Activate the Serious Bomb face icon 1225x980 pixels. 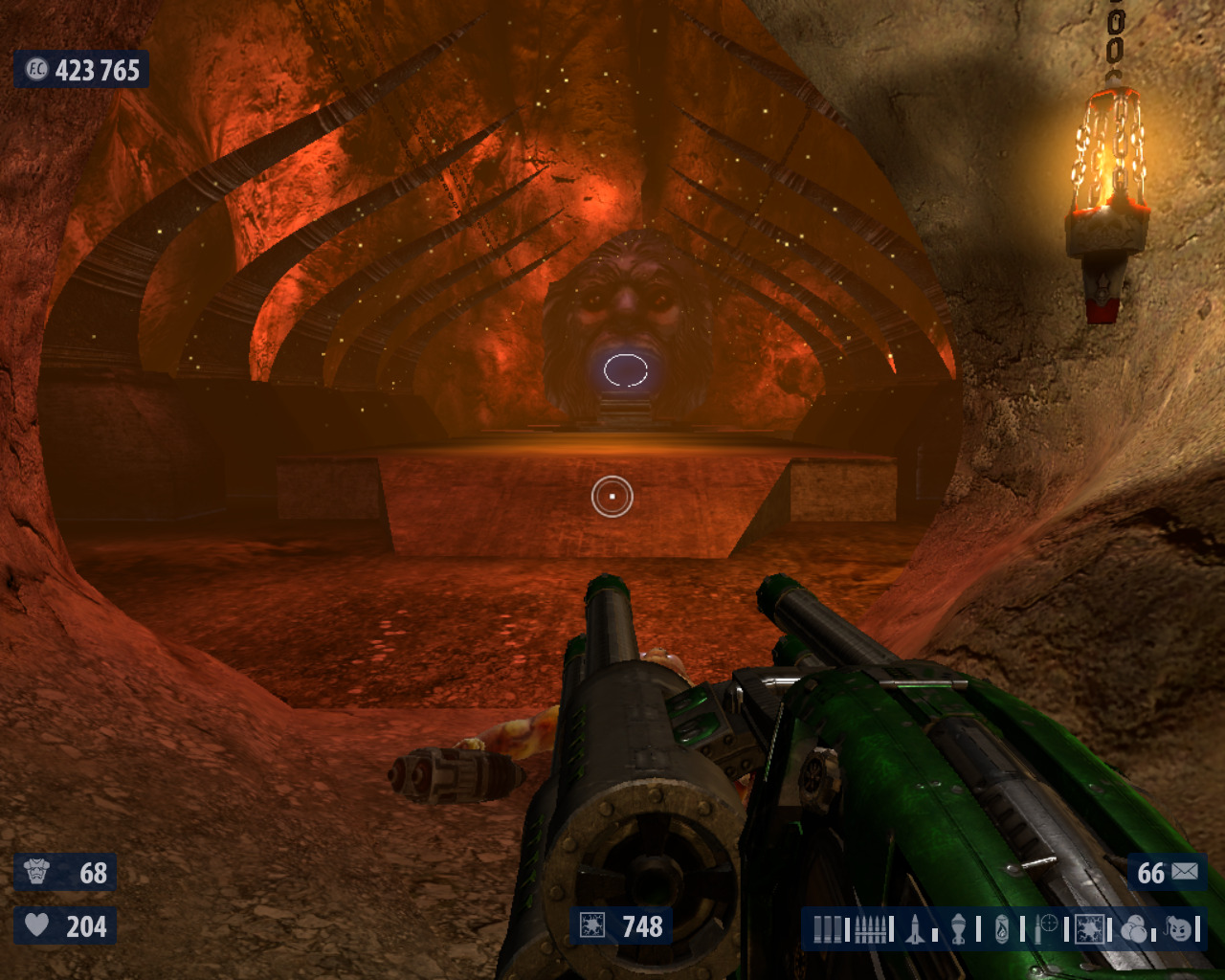tap(1179, 928)
